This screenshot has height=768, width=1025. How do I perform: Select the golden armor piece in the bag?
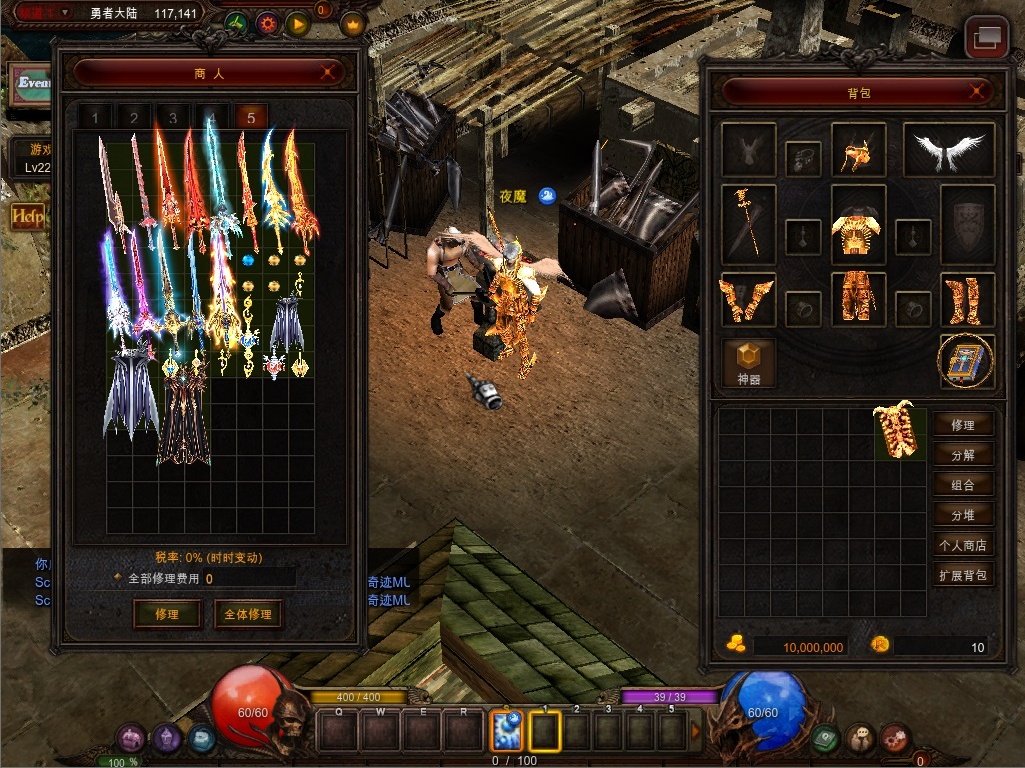click(900, 431)
